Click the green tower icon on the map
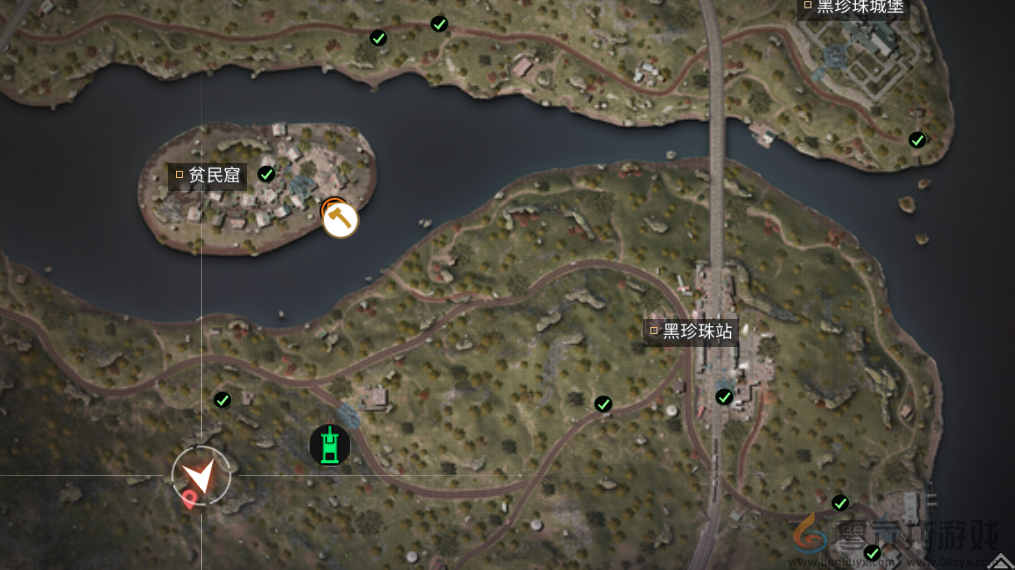The height and width of the screenshot is (570, 1015). tap(330, 445)
